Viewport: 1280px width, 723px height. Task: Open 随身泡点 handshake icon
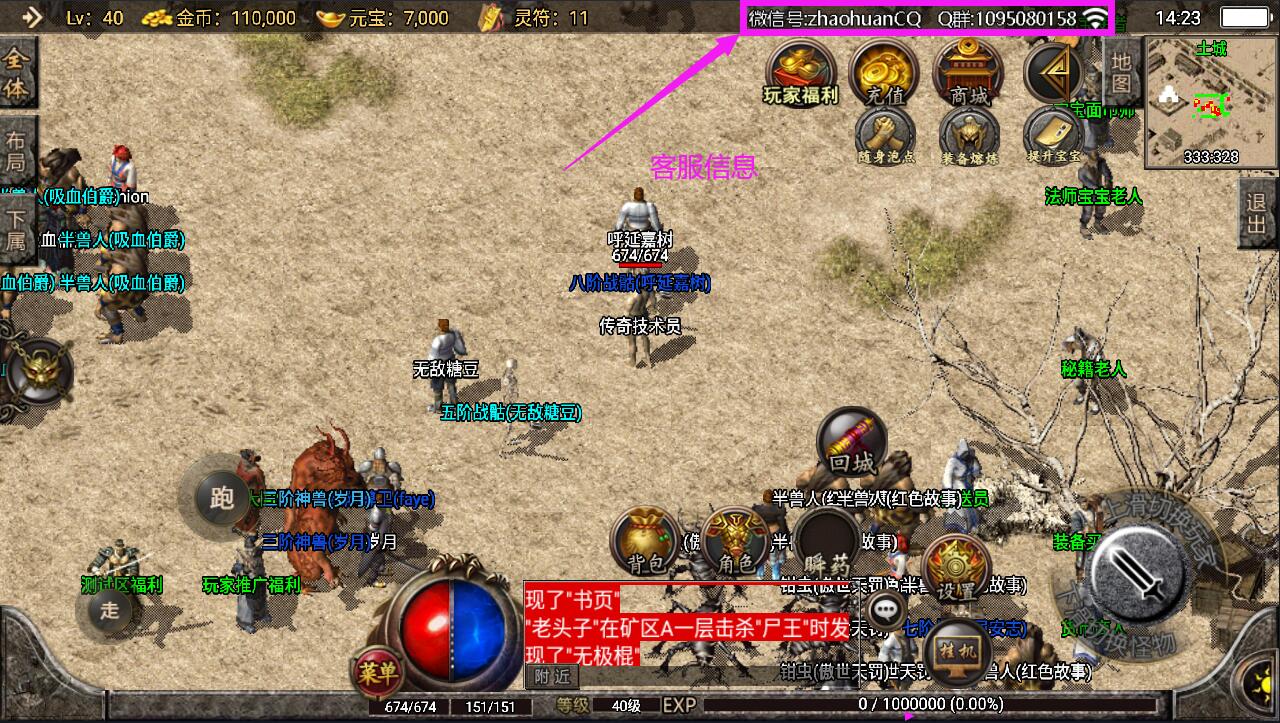pos(885,135)
